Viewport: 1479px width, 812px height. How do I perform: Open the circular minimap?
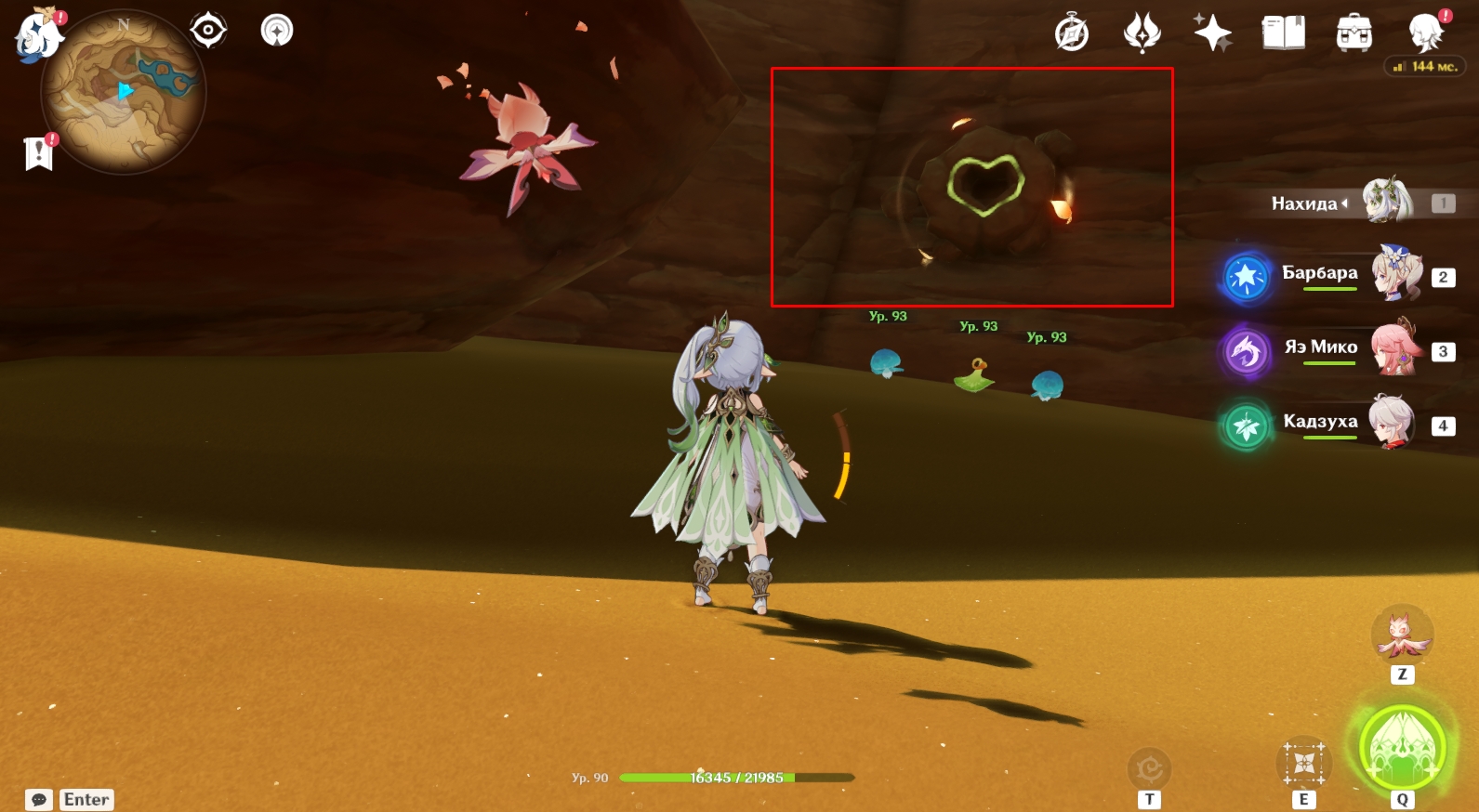click(123, 93)
